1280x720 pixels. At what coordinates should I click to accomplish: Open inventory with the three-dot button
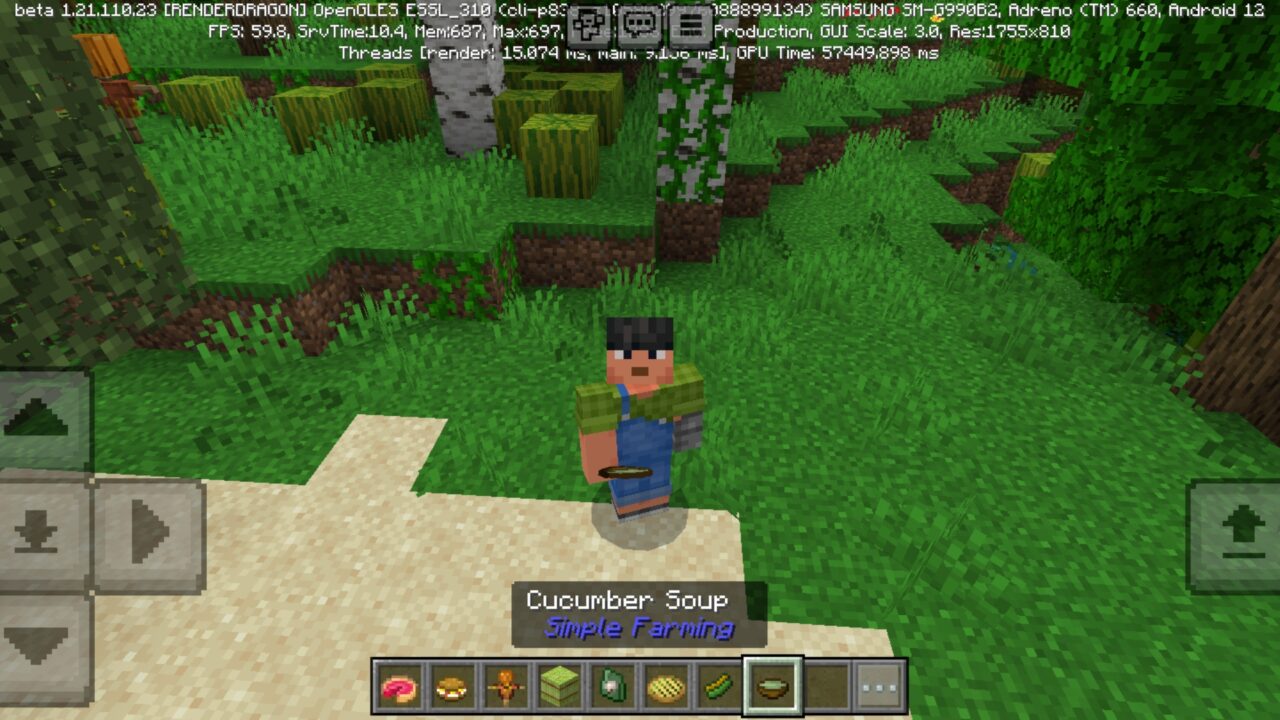(x=880, y=687)
